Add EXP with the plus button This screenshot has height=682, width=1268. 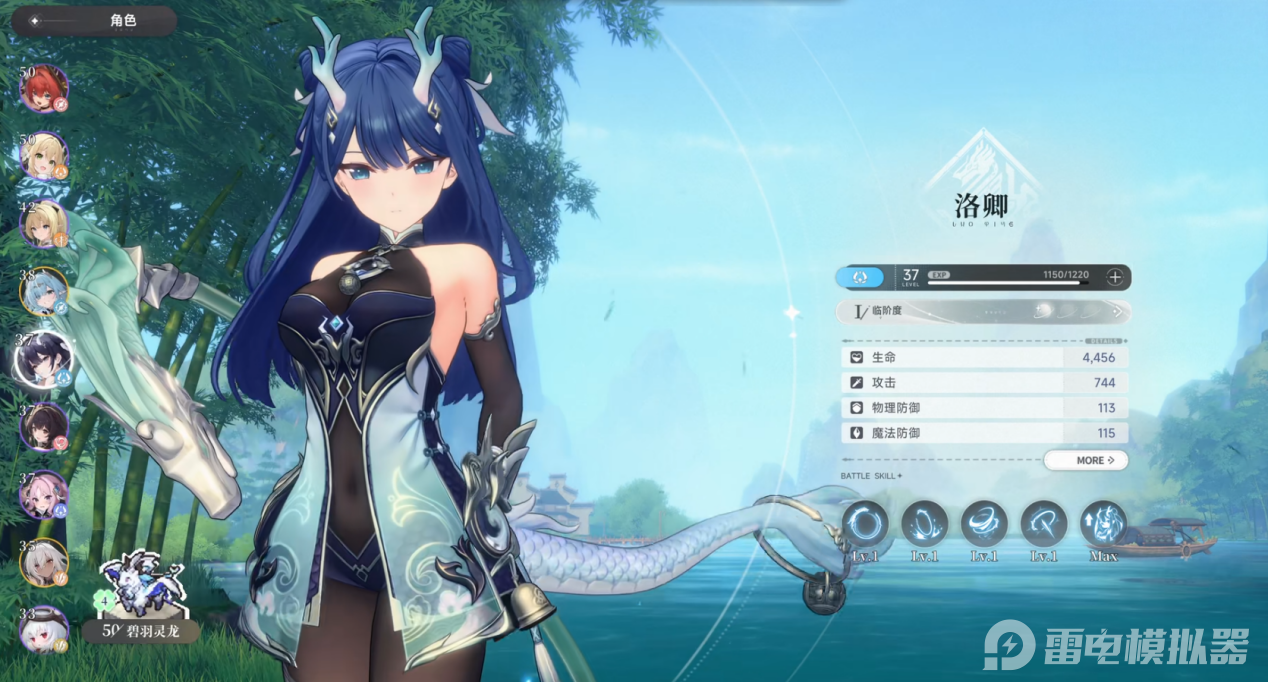pos(1115,277)
